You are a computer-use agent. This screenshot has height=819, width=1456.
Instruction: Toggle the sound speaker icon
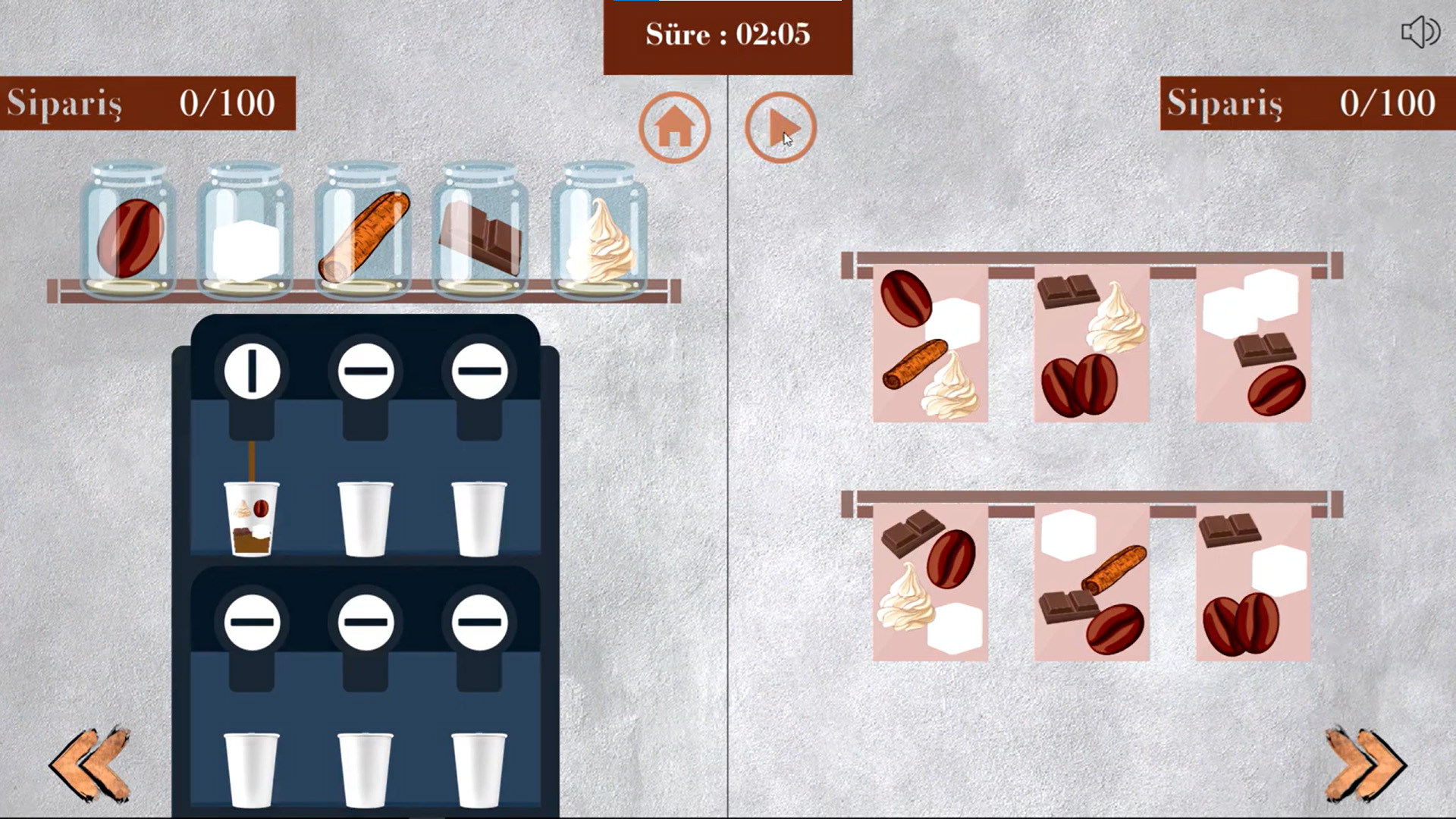[x=1419, y=33]
